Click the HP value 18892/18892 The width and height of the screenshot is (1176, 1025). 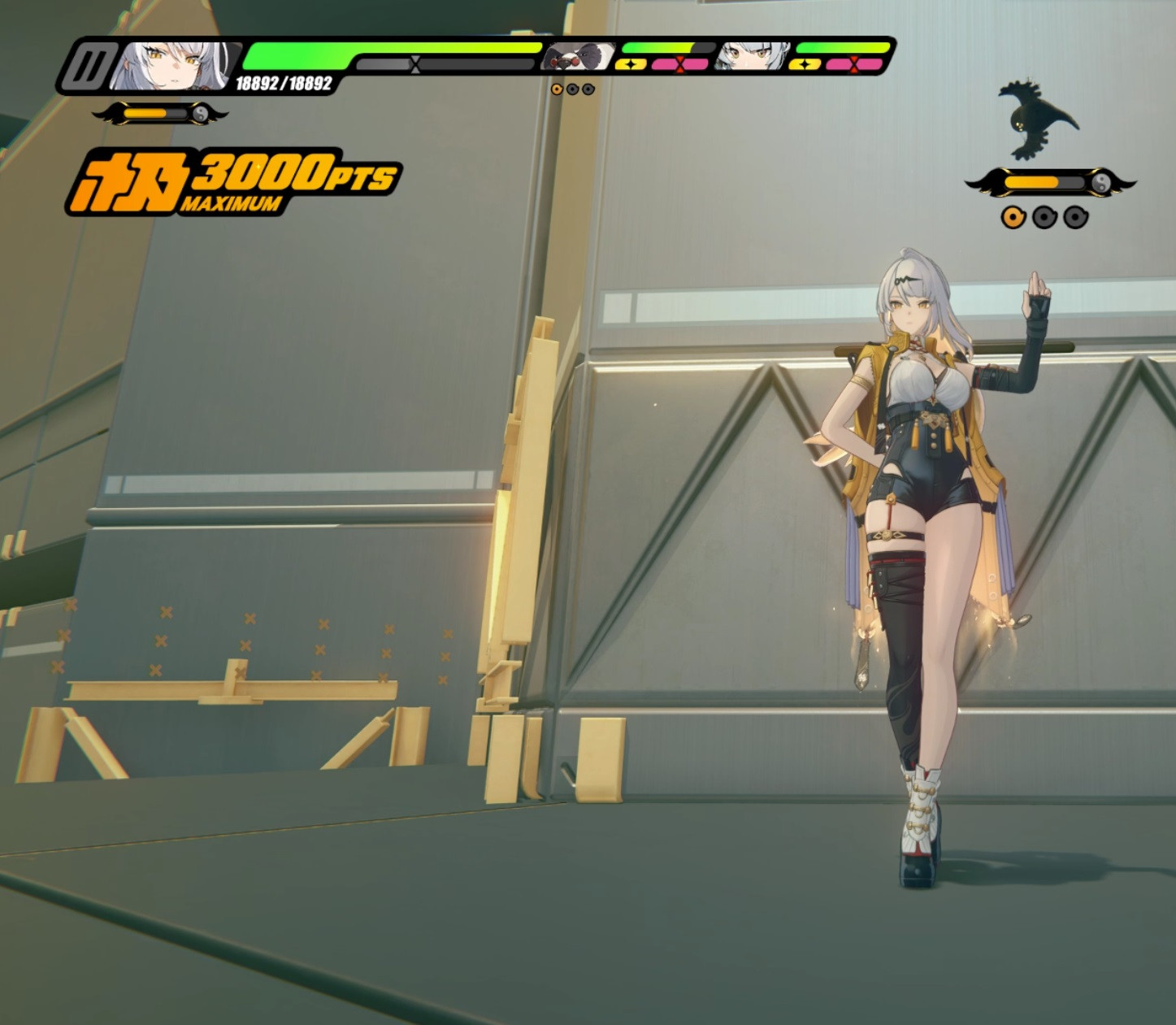(282, 81)
